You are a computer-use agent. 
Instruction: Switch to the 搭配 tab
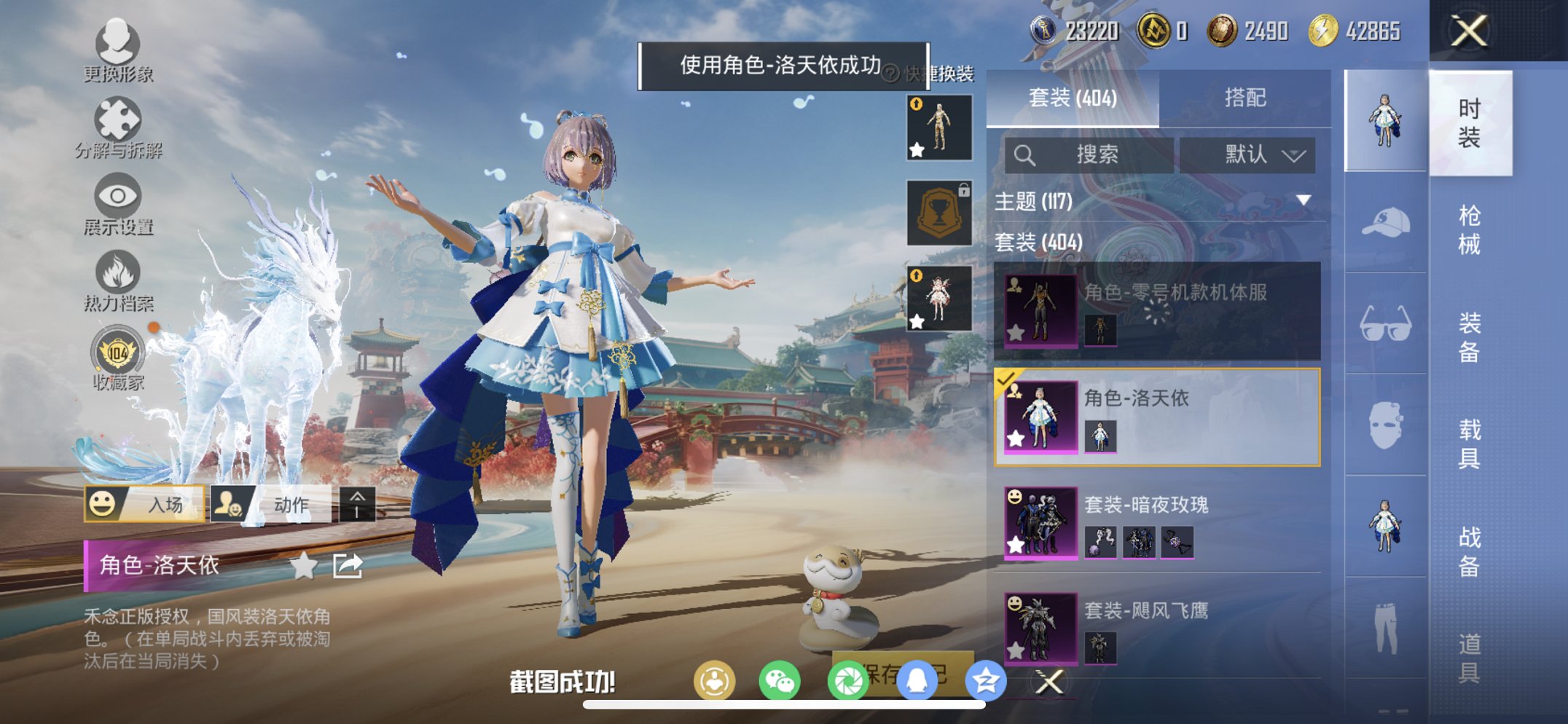pyautogui.click(x=1246, y=98)
